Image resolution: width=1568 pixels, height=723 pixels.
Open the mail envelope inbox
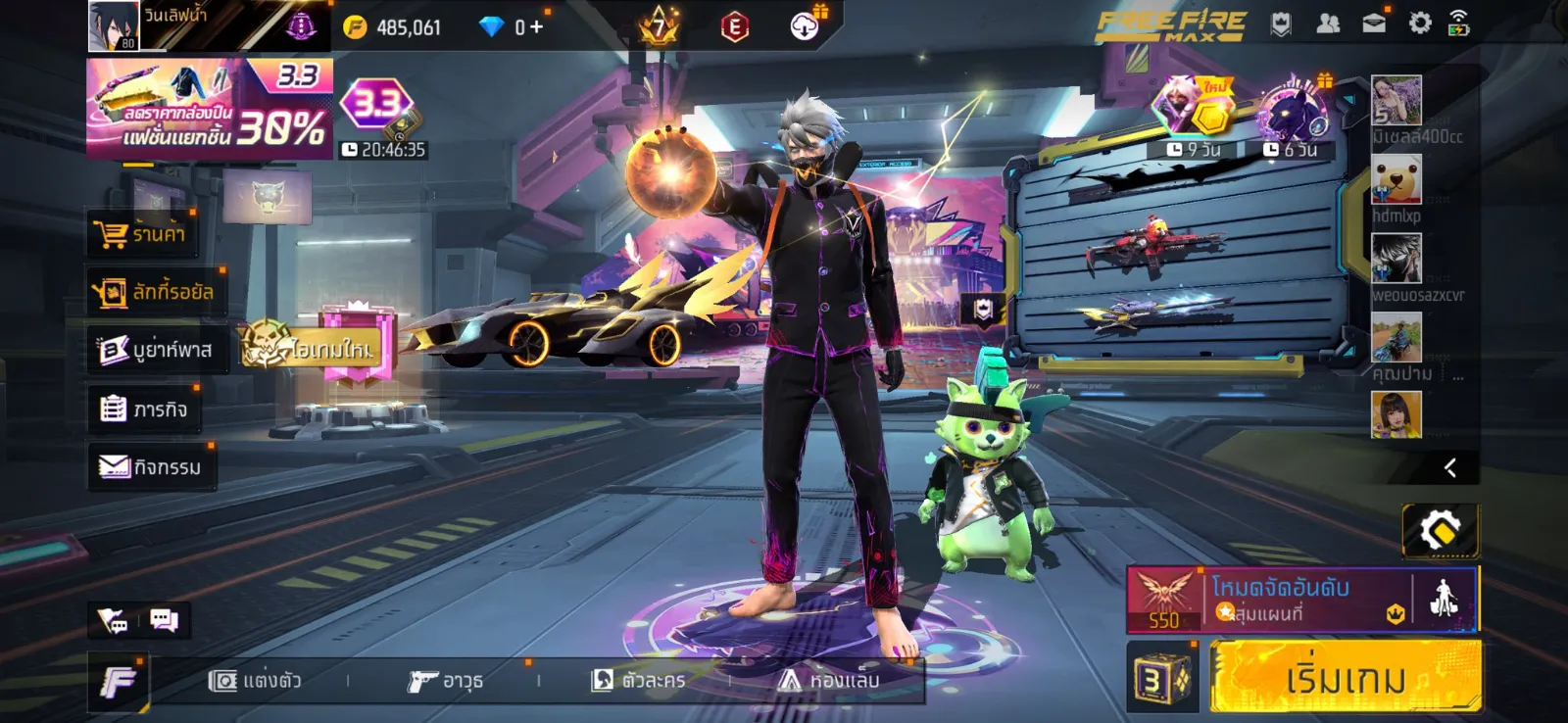(1374, 24)
